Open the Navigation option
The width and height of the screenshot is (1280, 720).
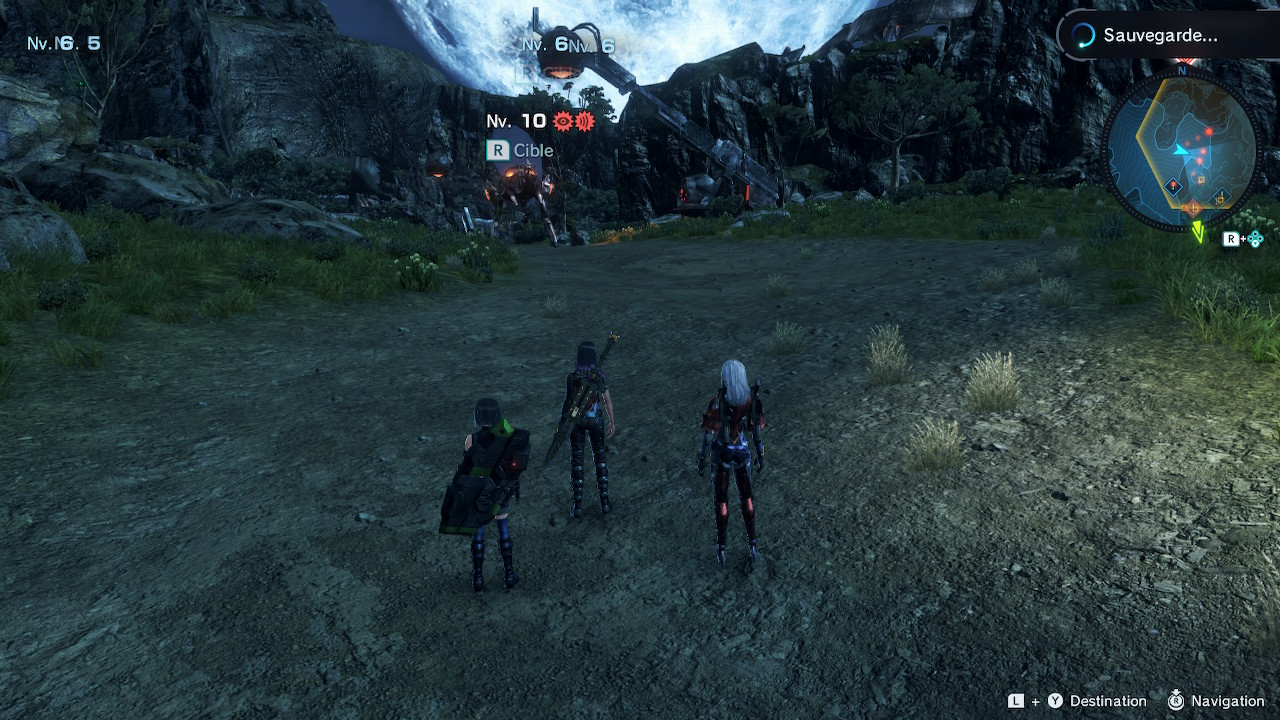coord(1226,701)
